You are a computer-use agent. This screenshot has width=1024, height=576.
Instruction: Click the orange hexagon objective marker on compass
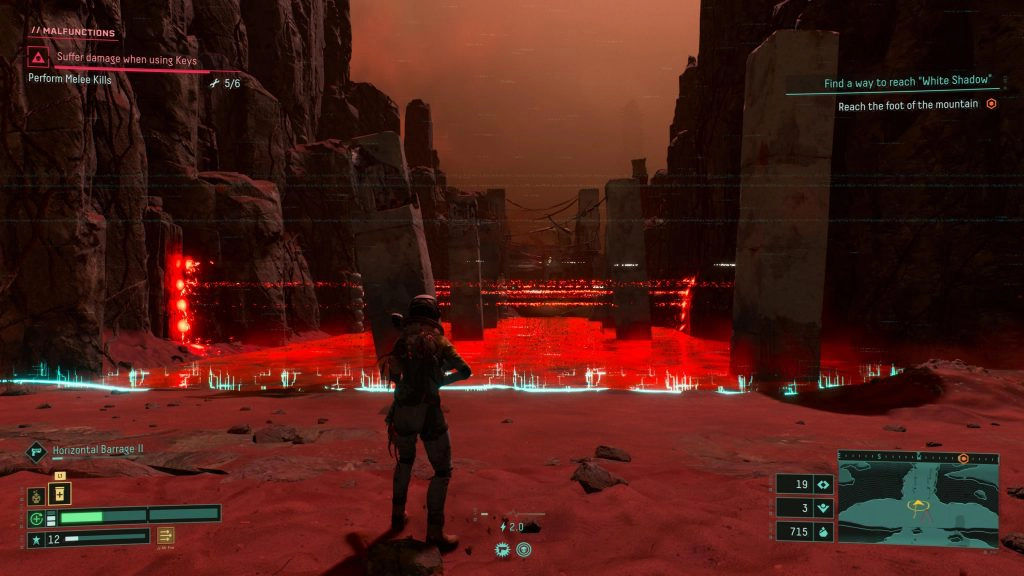click(x=964, y=458)
